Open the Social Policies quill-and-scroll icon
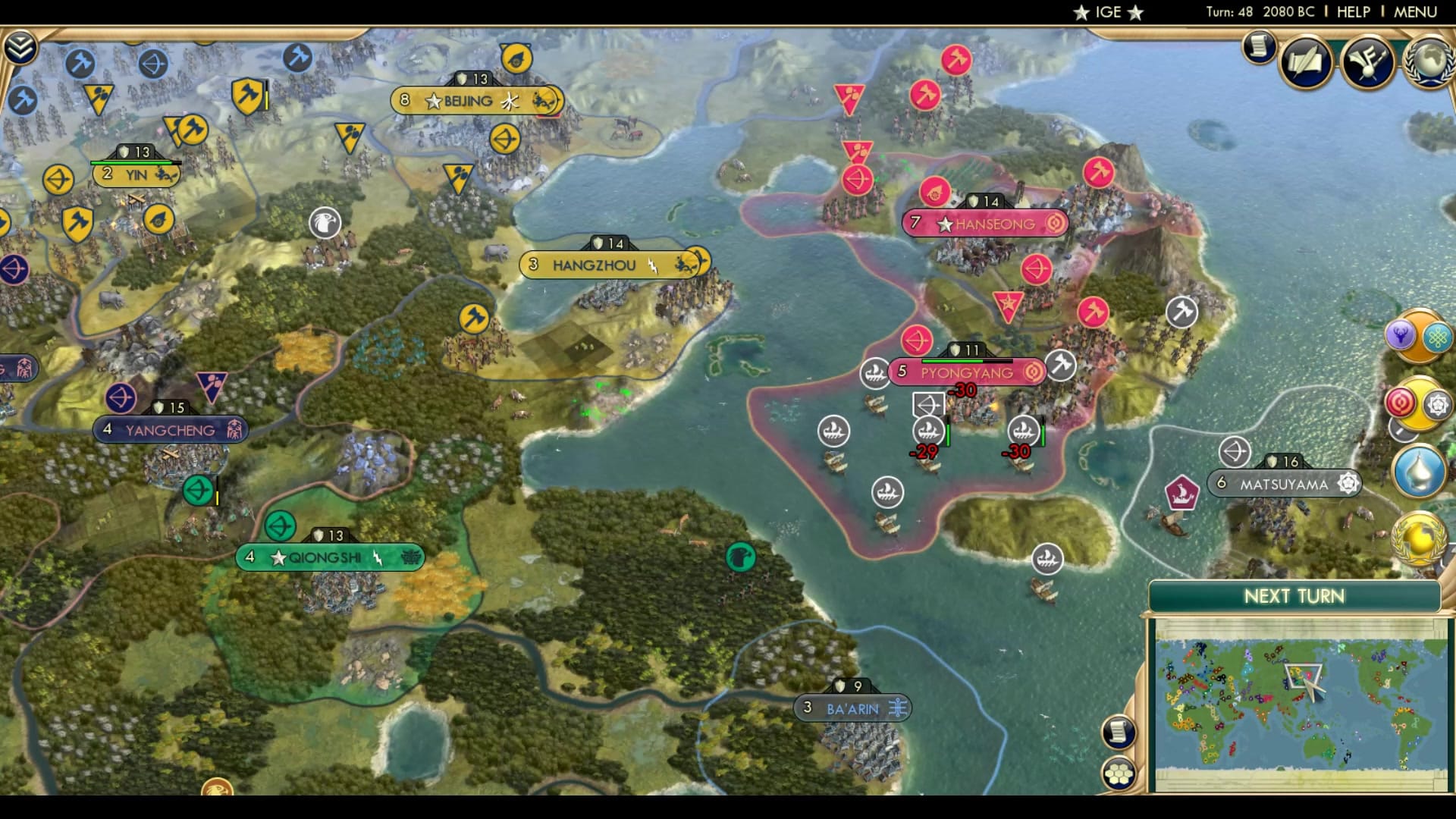 coord(1306,62)
